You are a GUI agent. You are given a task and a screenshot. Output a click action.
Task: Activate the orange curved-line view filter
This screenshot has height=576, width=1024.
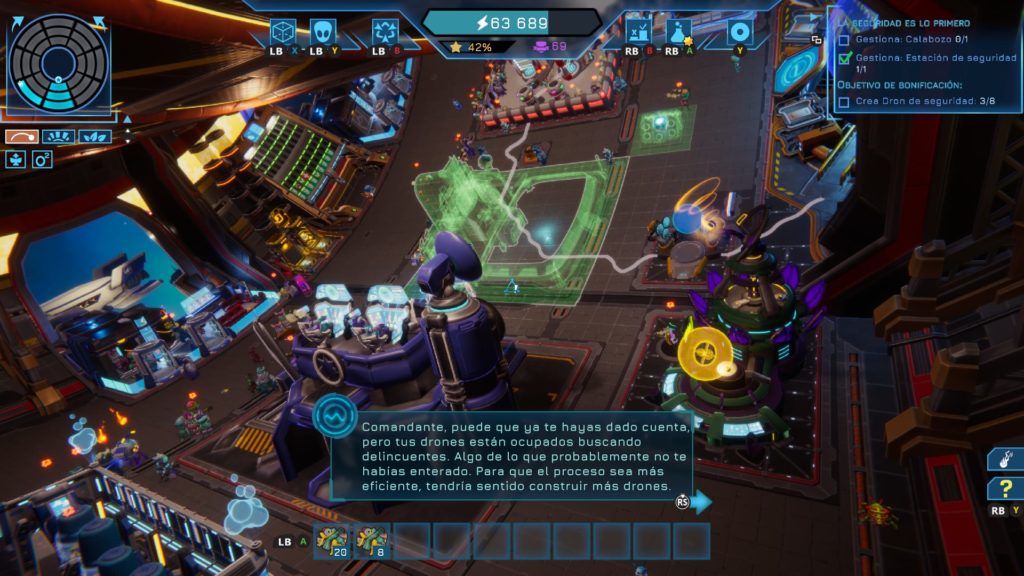click(x=20, y=136)
